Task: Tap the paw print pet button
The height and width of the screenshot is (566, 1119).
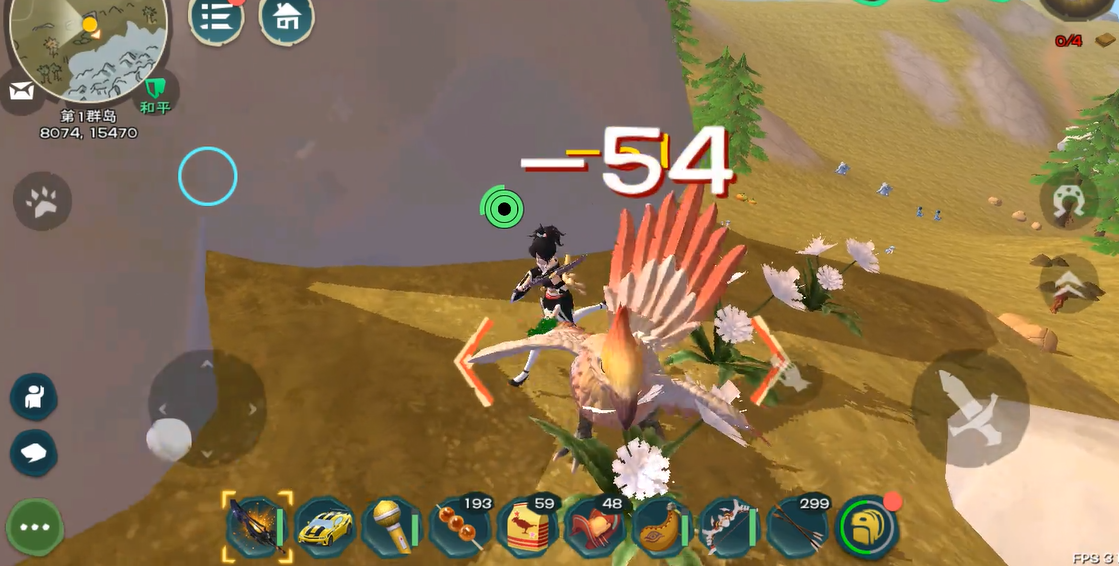Action: (x=42, y=201)
